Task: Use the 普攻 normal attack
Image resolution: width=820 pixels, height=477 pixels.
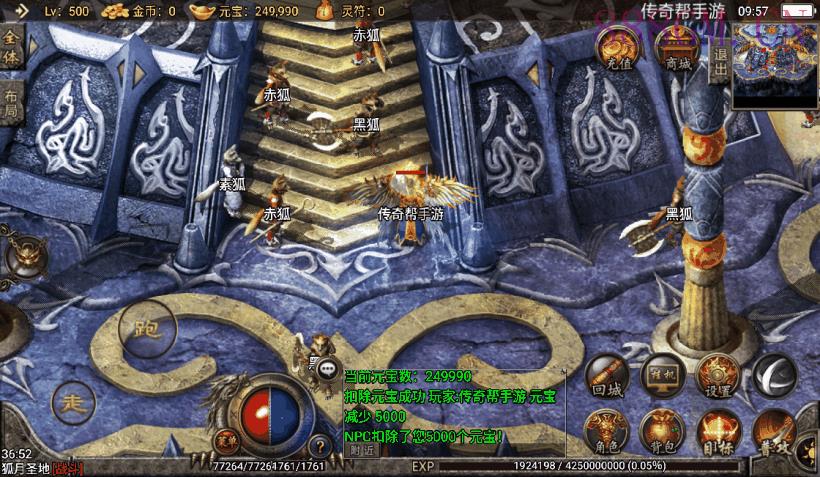Action: pyautogui.click(x=773, y=431)
